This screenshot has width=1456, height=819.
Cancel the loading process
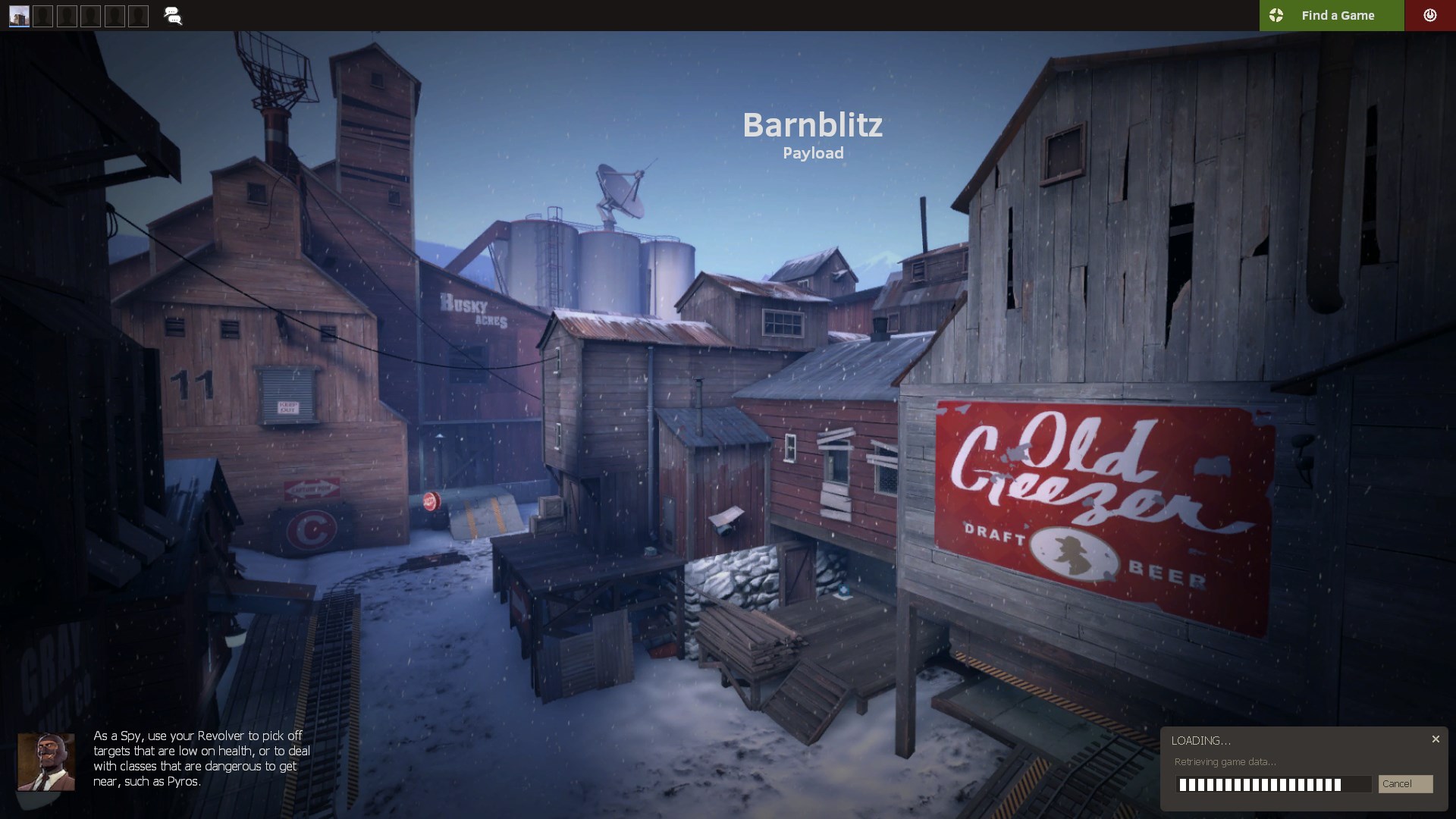[1405, 784]
